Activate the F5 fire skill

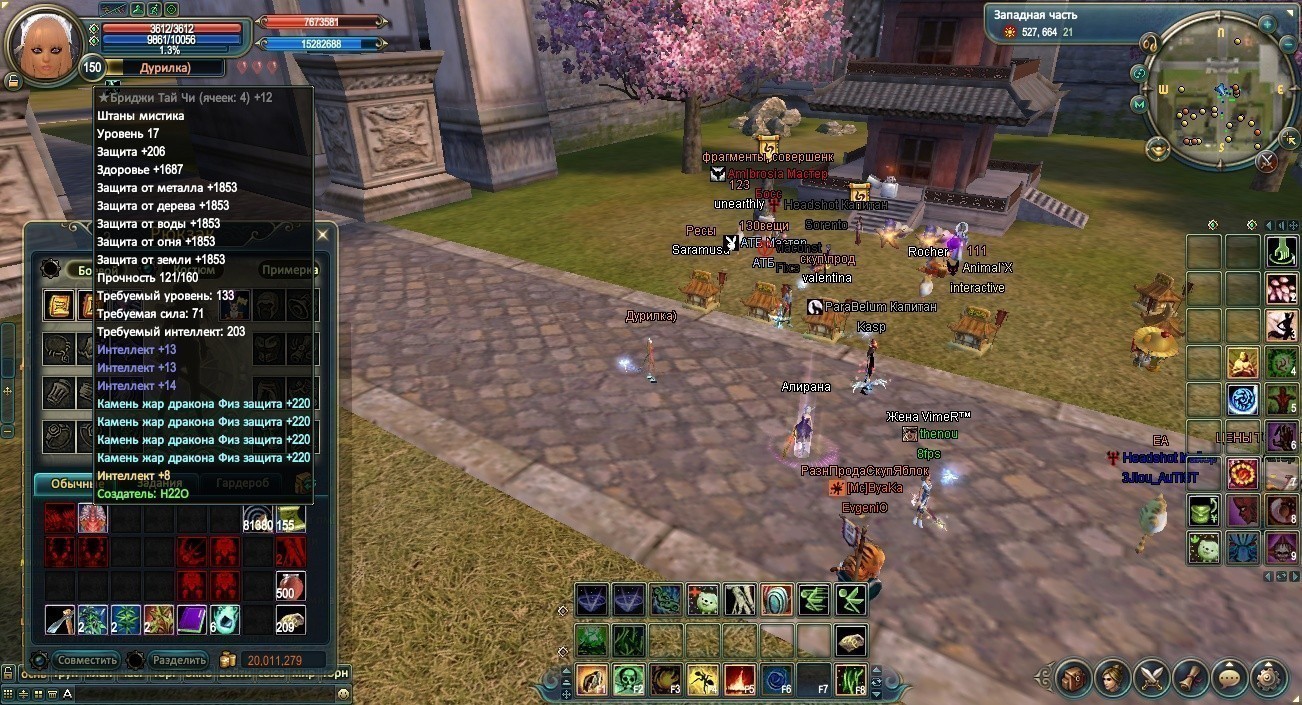[x=739, y=680]
